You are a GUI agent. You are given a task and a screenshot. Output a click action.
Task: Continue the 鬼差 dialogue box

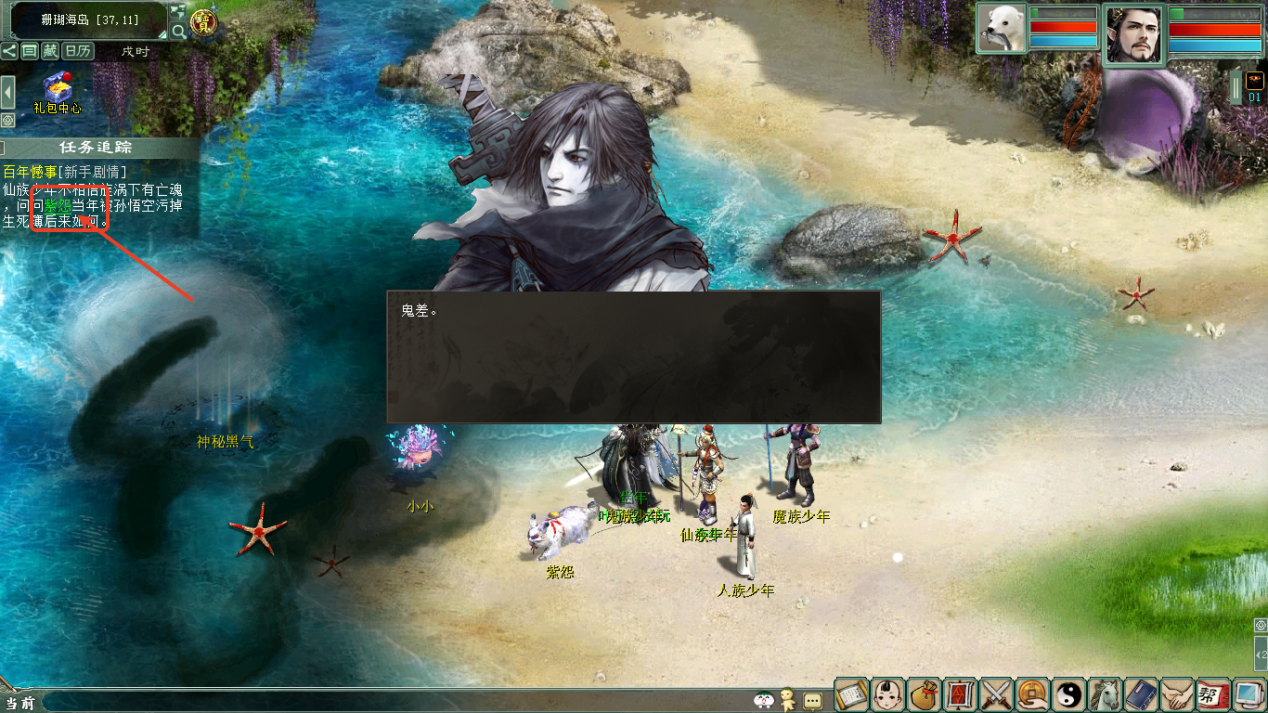(x=633, y=356)
